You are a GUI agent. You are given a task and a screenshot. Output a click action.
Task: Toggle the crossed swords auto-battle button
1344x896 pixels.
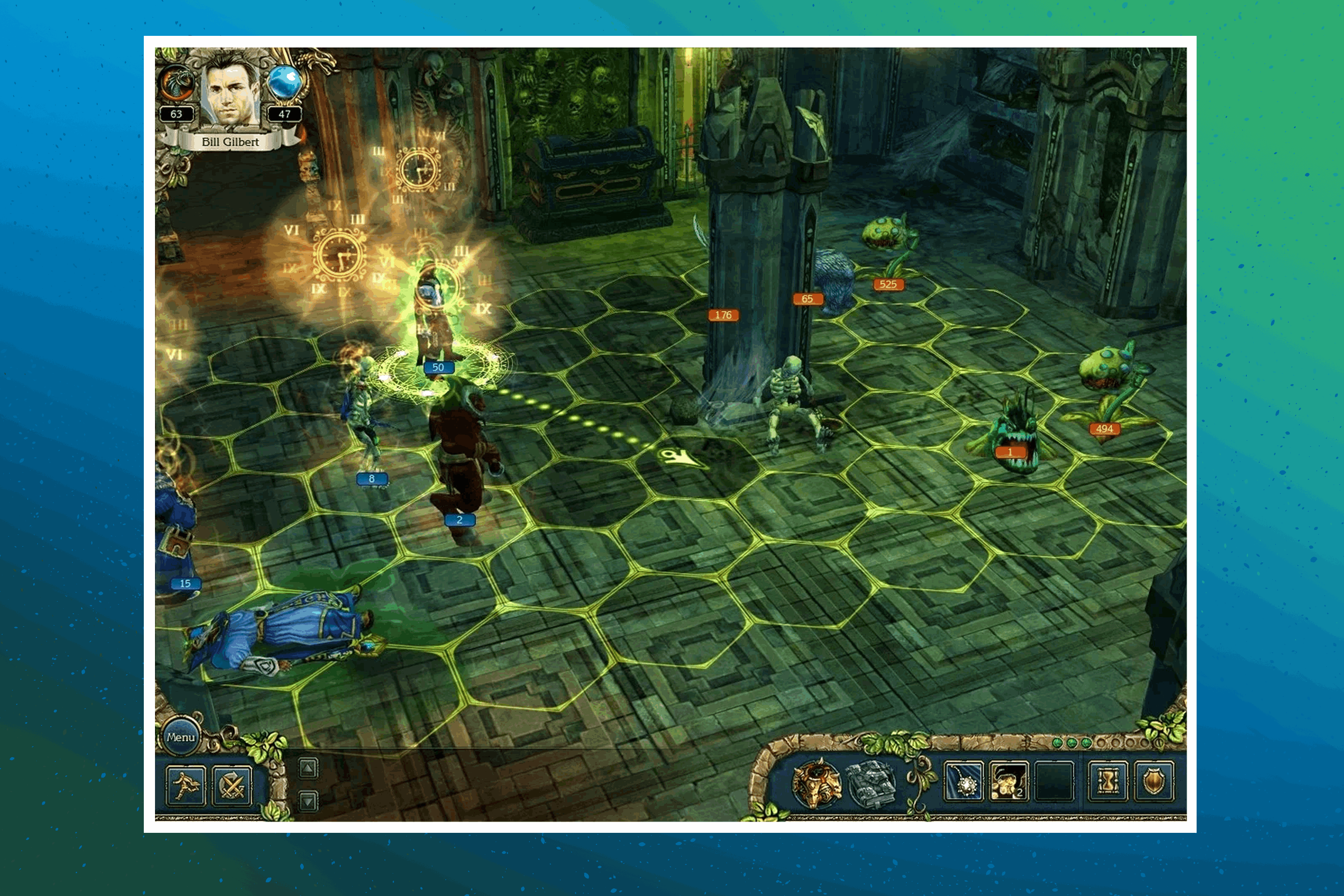pyautogui.click(x=232, y=786)
